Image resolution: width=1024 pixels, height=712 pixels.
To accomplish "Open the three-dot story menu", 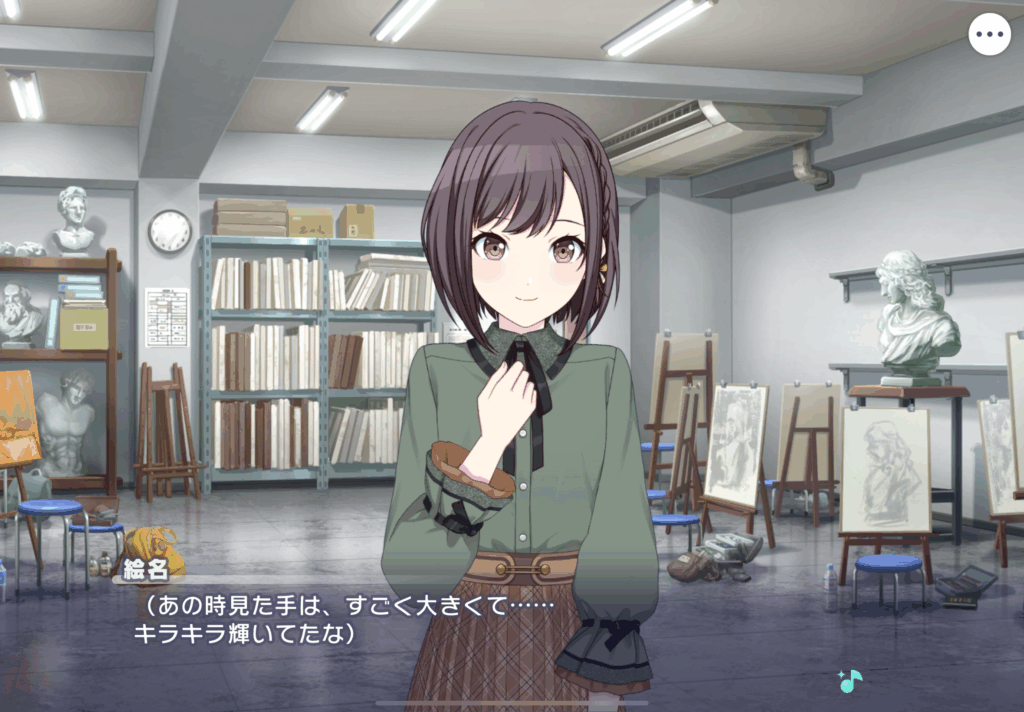I will point(989,35).
